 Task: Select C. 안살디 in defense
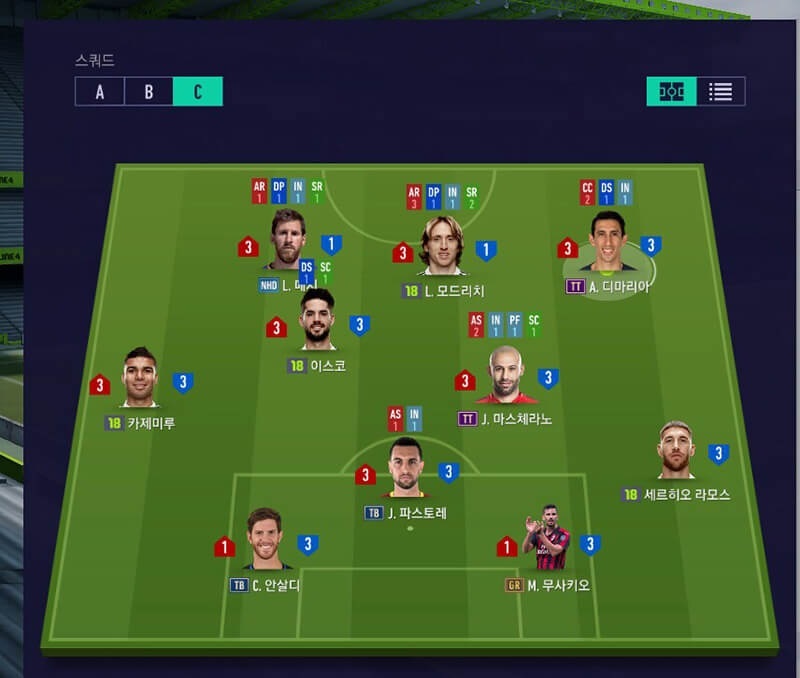tap(266, 540)
